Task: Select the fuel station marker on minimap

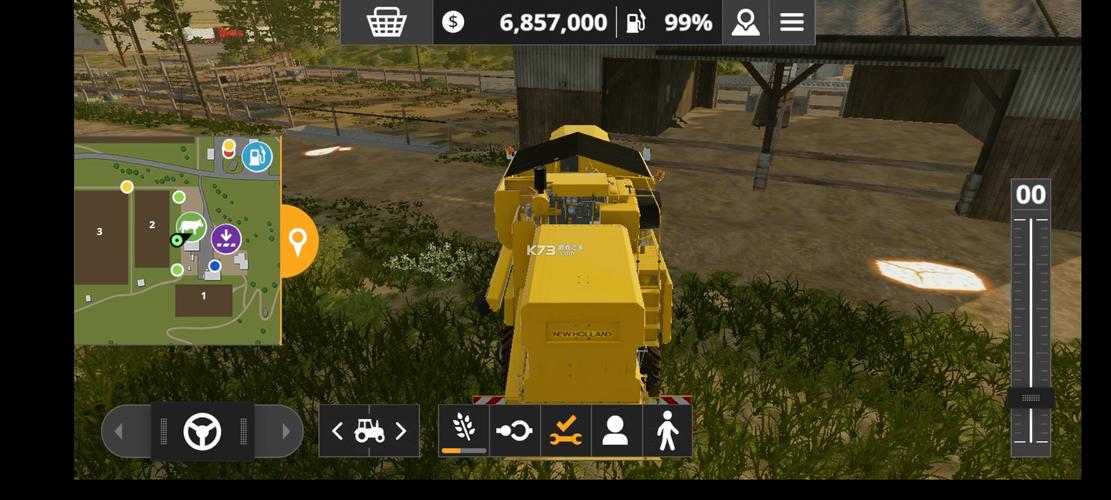Action: pos(257,156)
